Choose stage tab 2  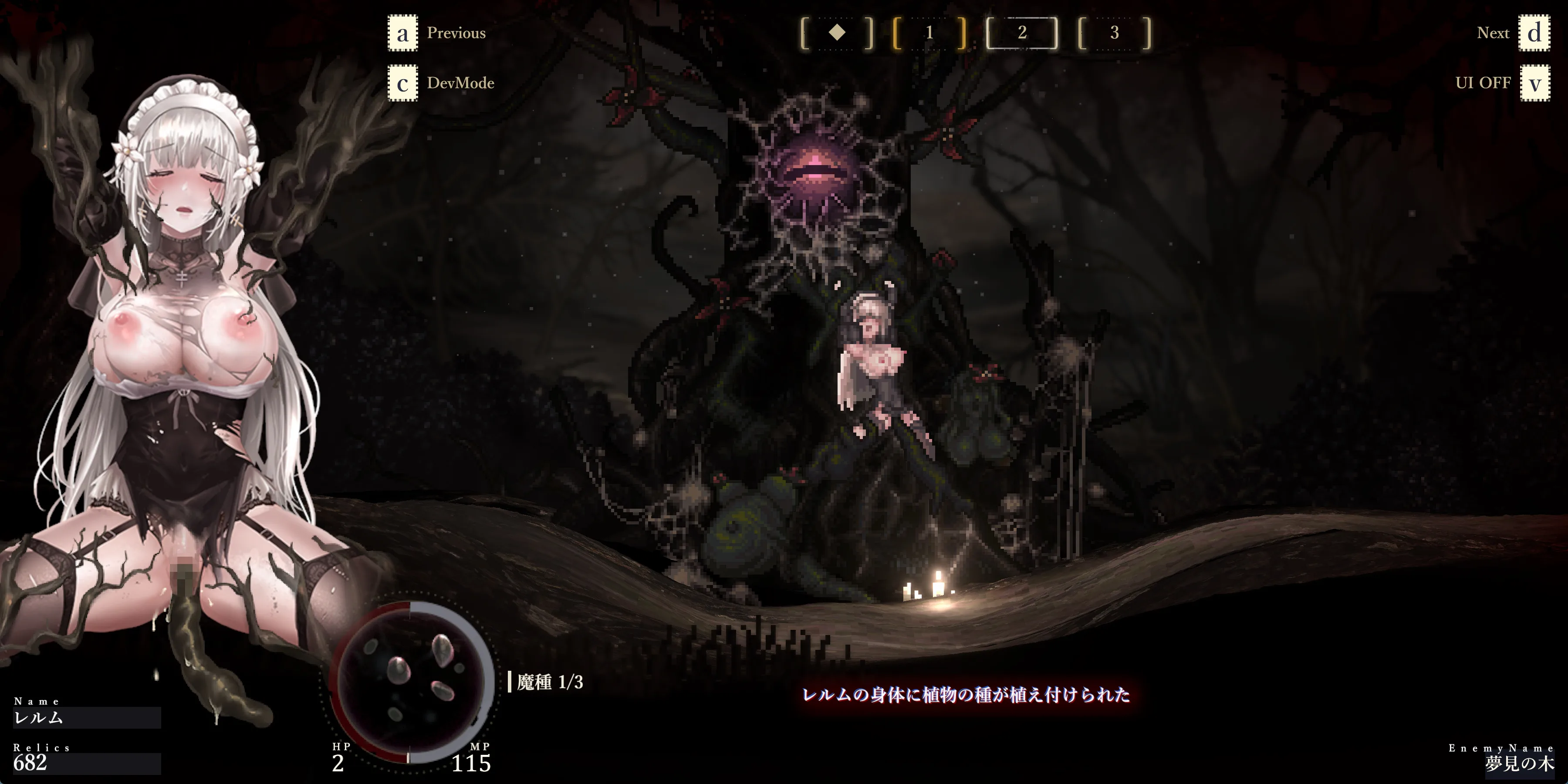coord(1021,33)
